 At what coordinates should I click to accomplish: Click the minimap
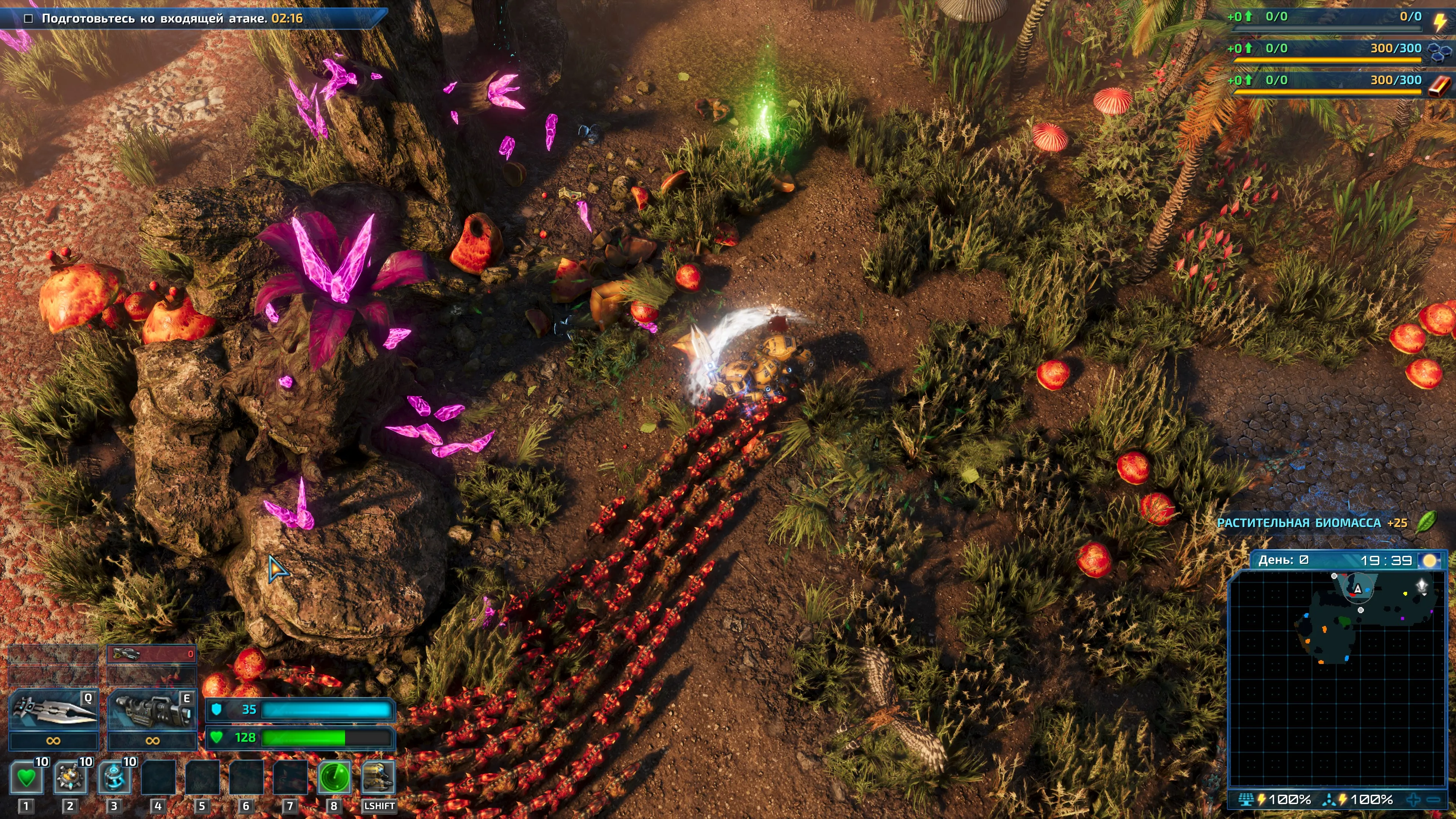pos(1336,678)
